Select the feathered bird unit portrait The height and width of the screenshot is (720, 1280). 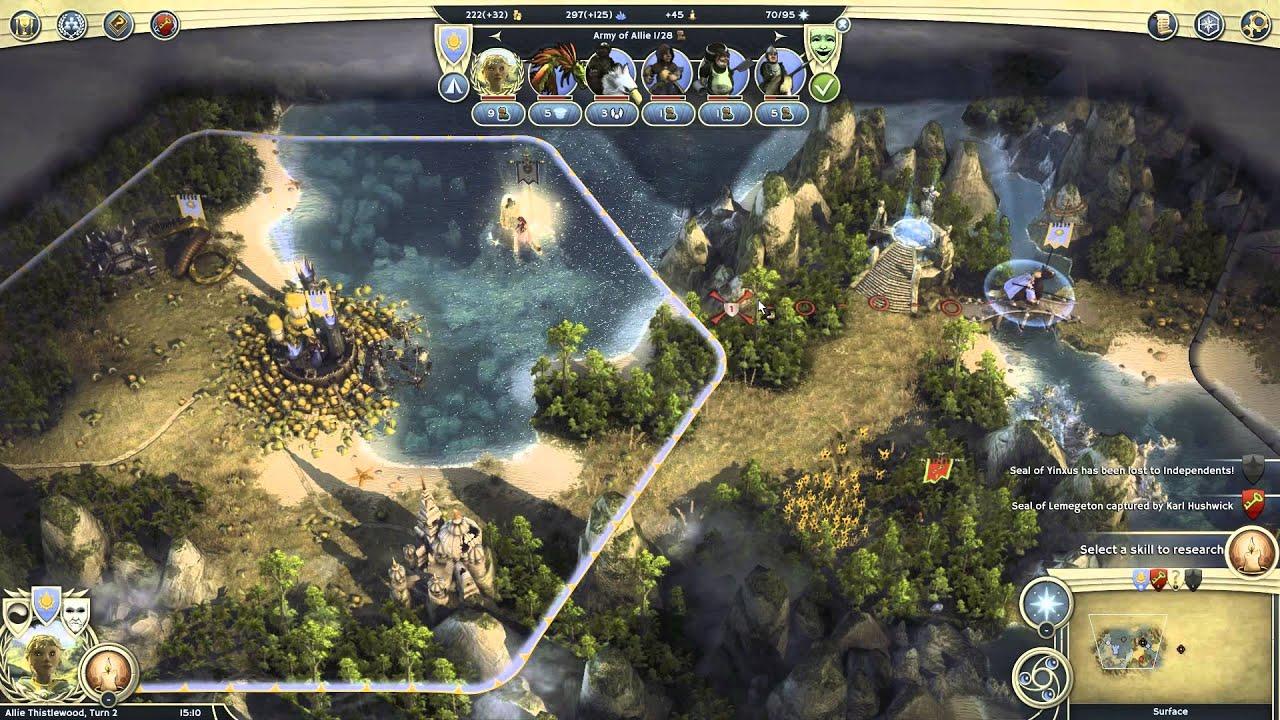coord(554,72)
